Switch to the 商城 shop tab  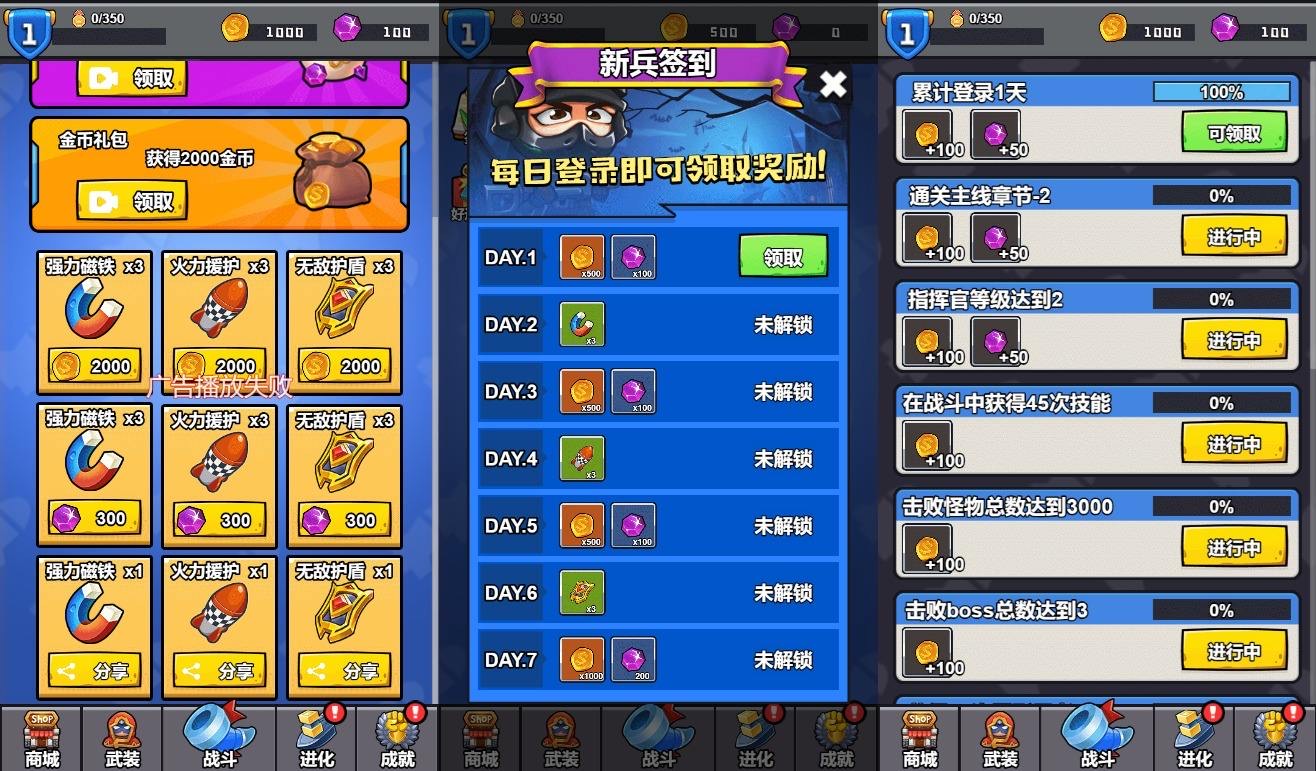point(42,736)
